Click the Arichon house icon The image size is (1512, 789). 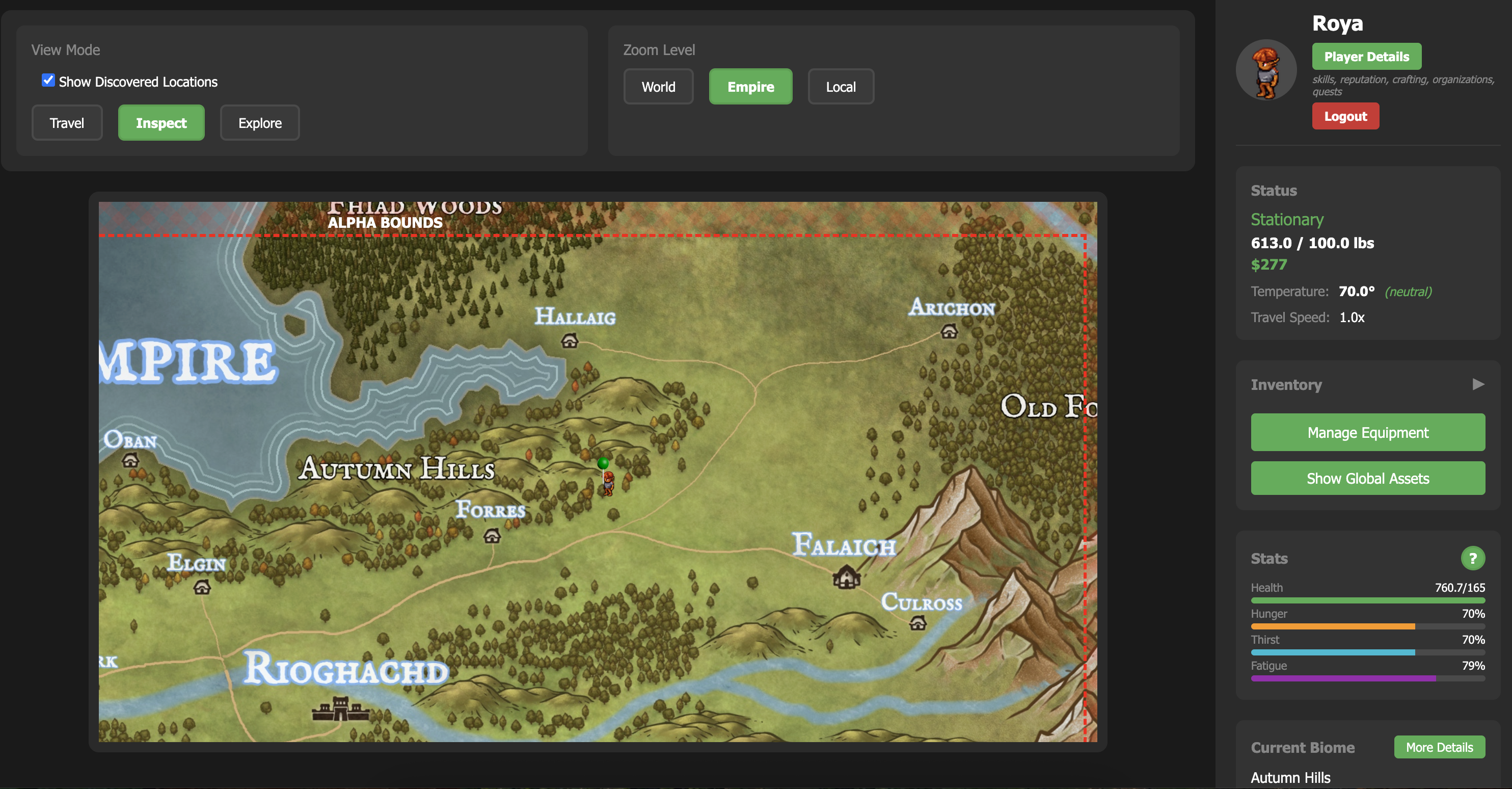pos(949,332)
